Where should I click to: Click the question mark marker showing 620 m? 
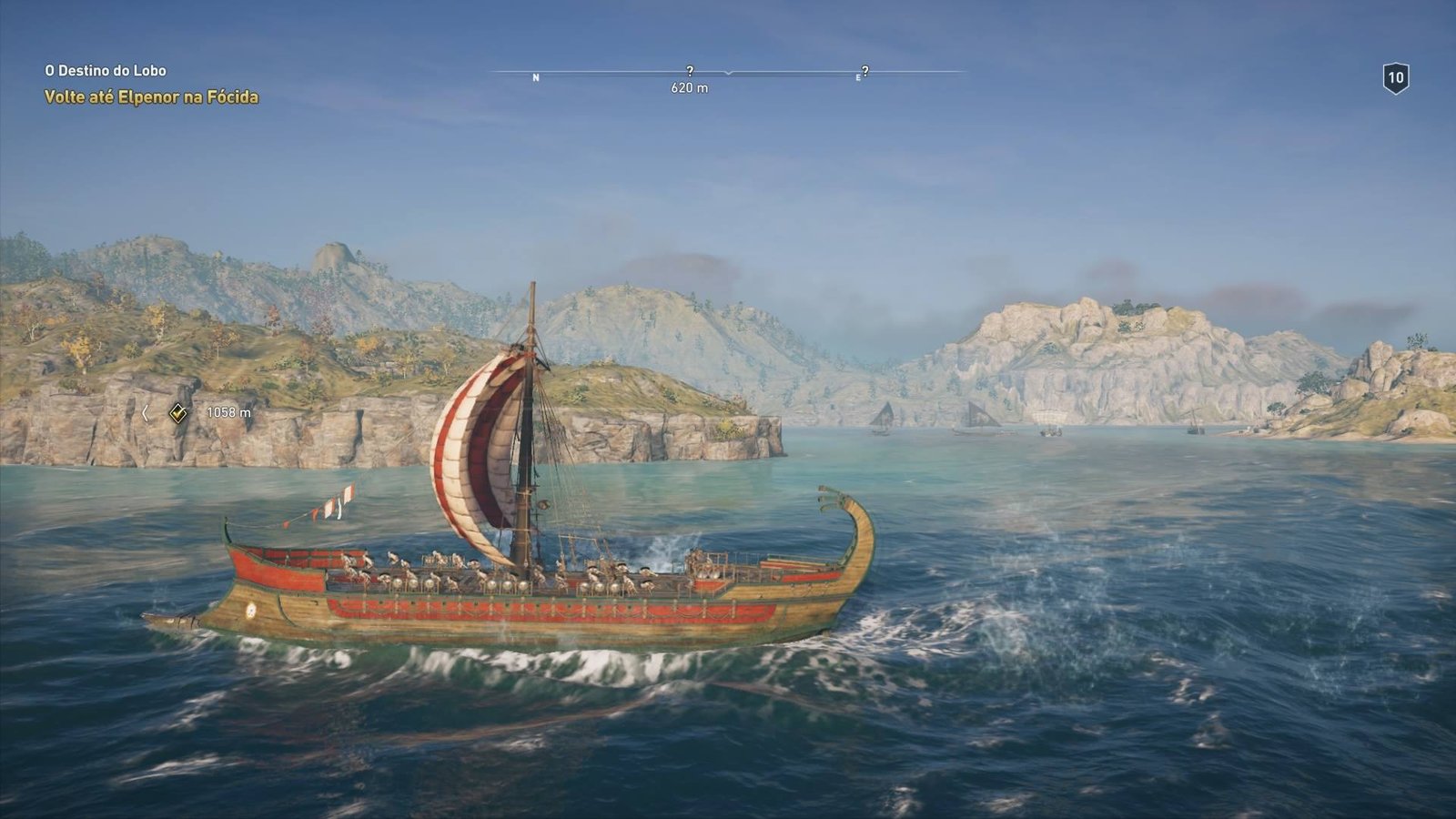point(690,71)
